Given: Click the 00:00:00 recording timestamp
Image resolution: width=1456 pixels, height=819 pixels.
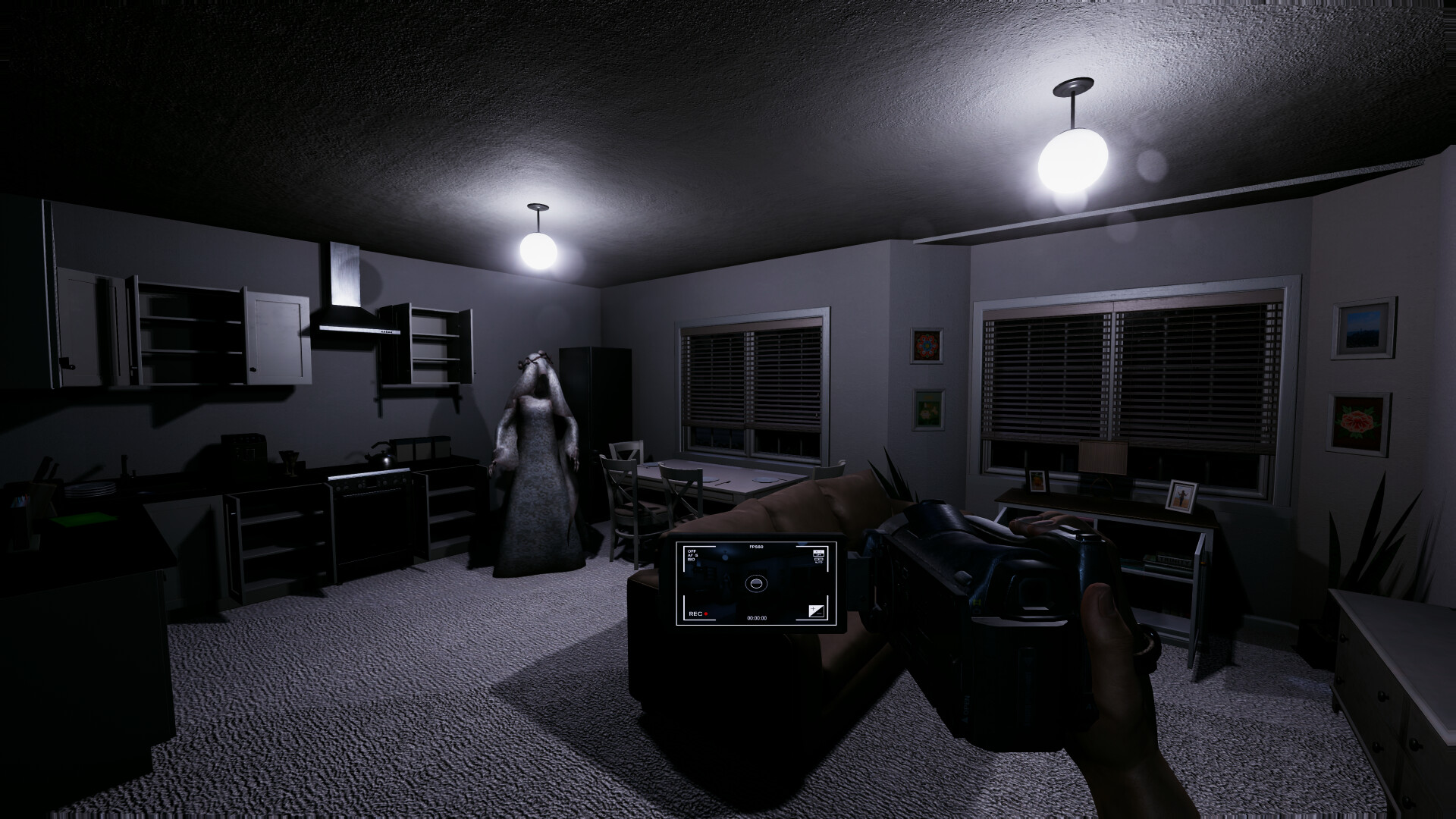Looking at the screenshot, I should tap(758, 618).
